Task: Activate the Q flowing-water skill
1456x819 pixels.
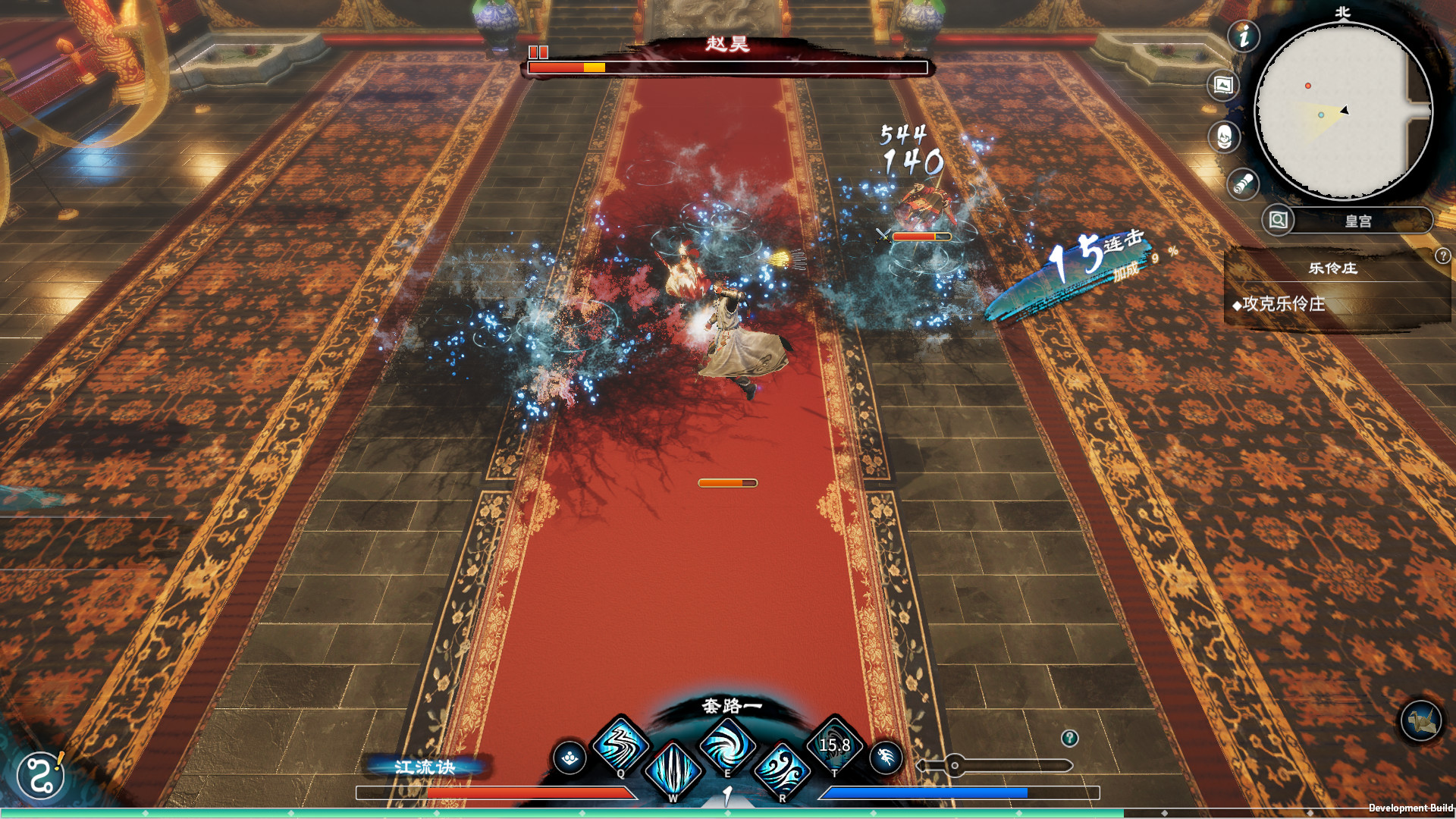Action: coord(620,745)
